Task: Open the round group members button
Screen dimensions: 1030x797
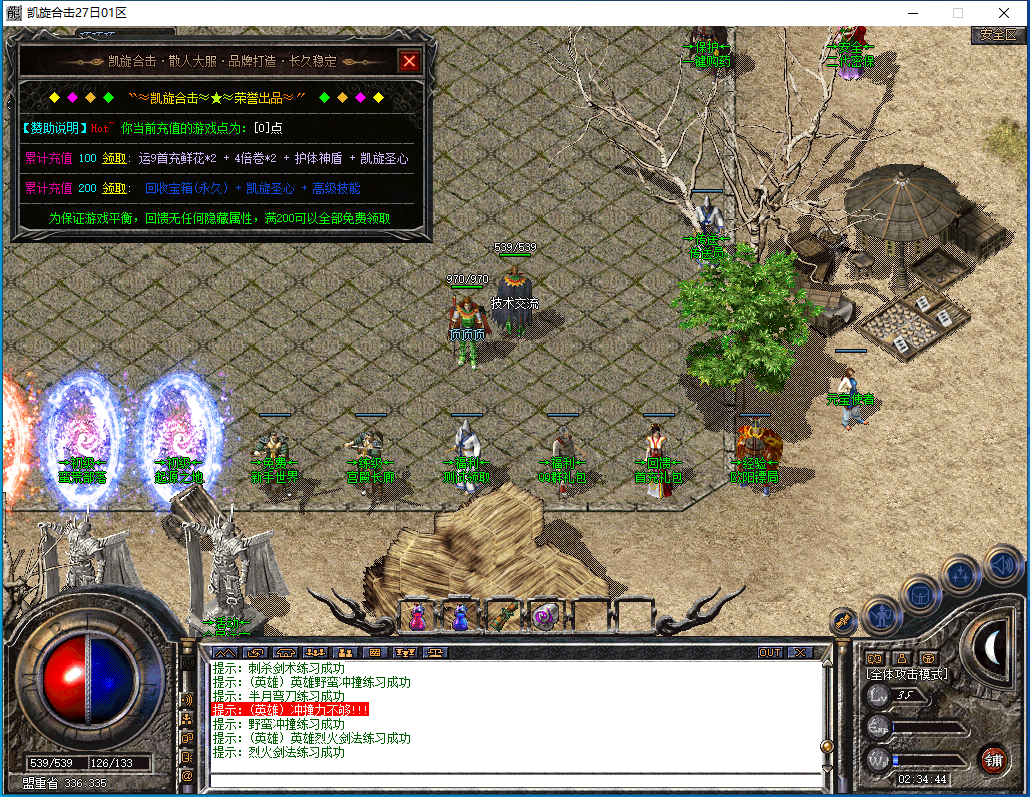Action: click(961, 575)
